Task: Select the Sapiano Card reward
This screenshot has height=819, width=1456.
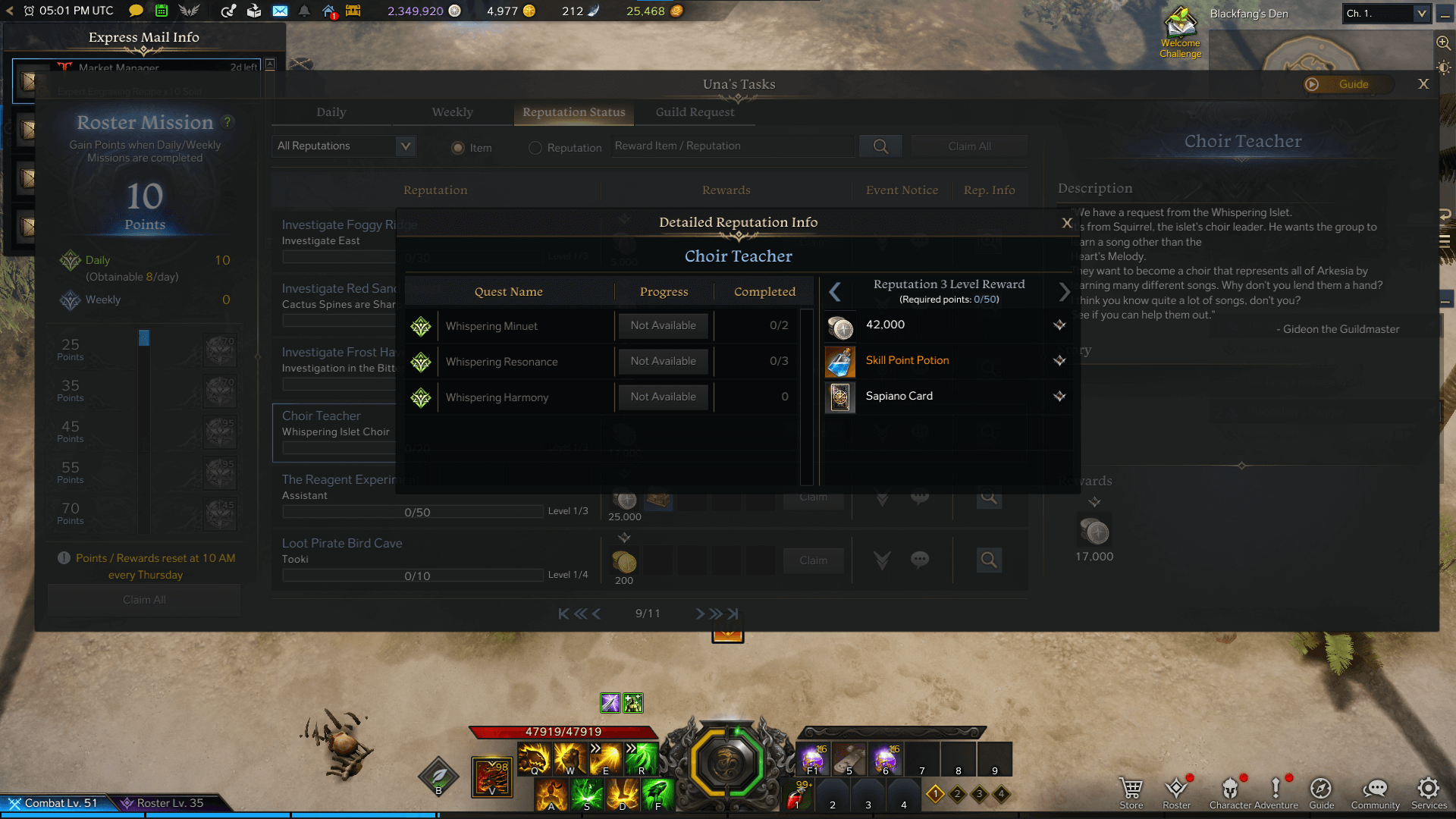Action: 899,397
